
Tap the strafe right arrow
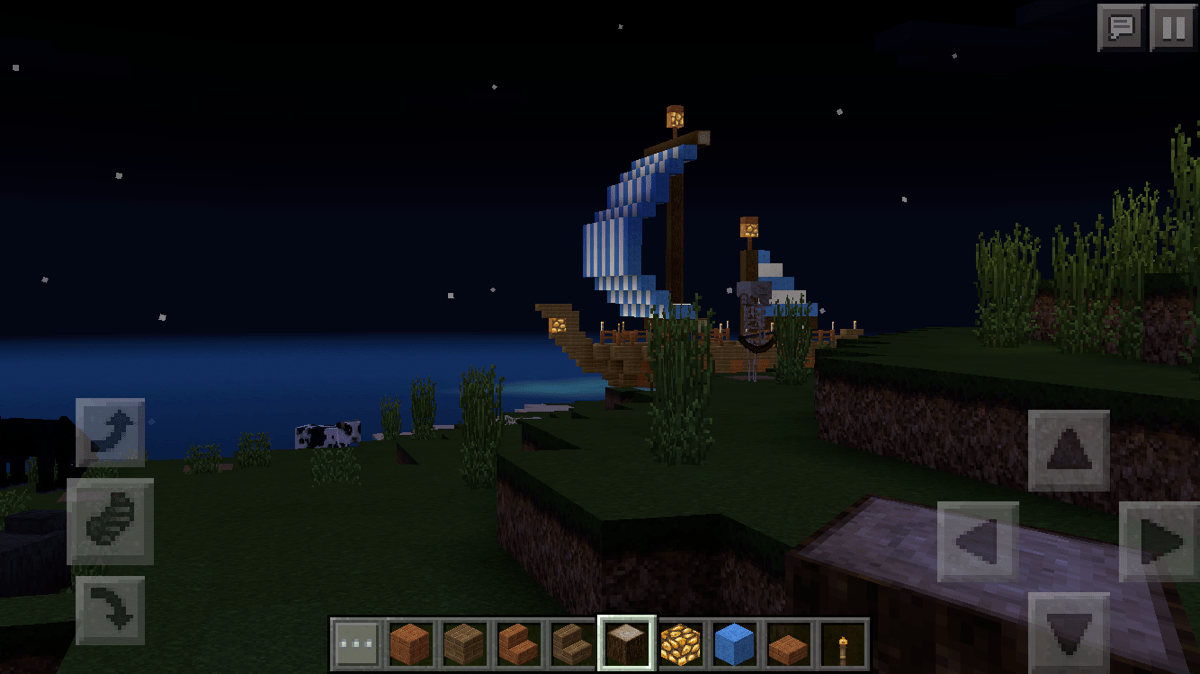(1160, 541)
